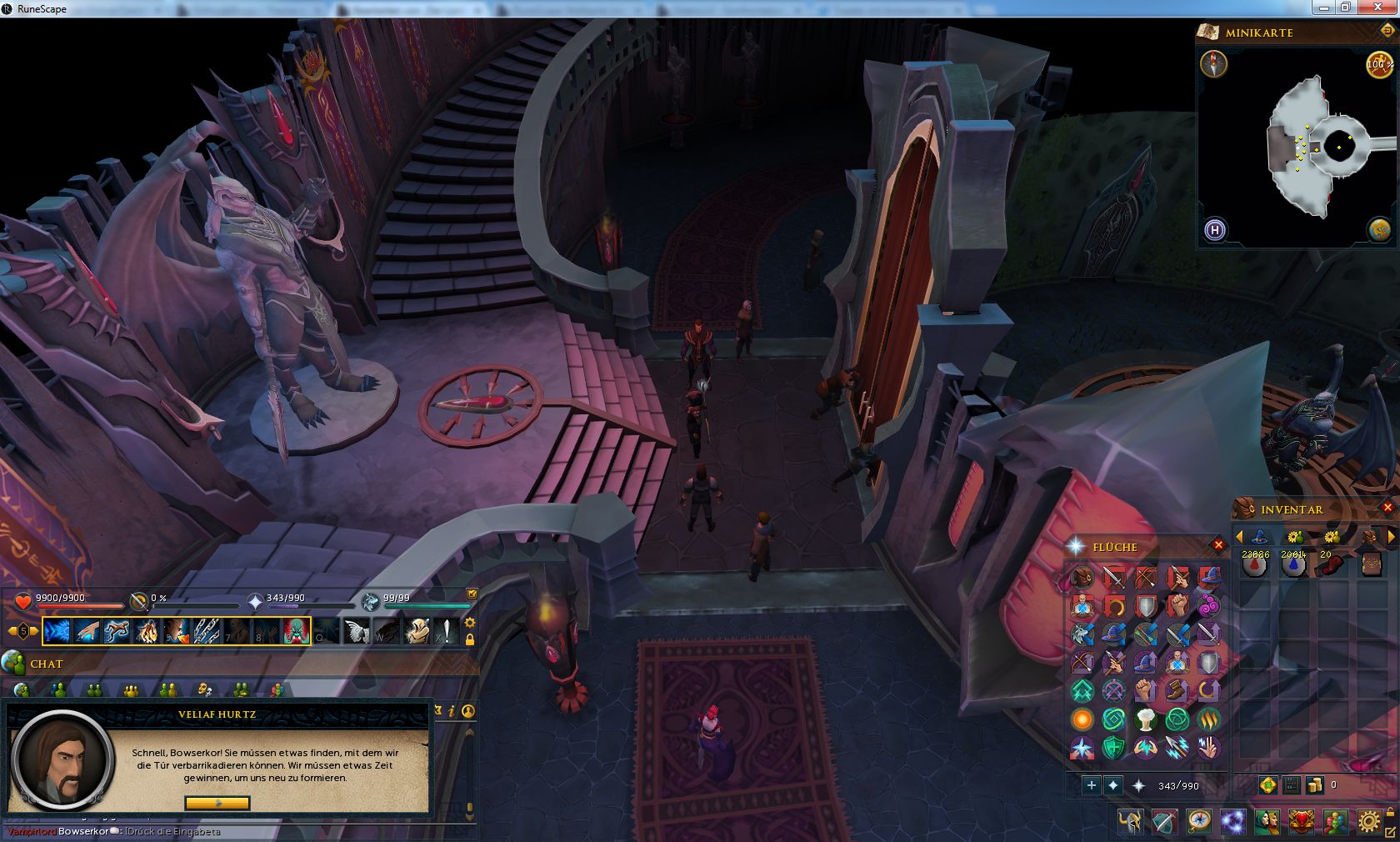Open the horned helmet ribbon menu
The image size is (1400, 842).
[x=1131, y=821]
